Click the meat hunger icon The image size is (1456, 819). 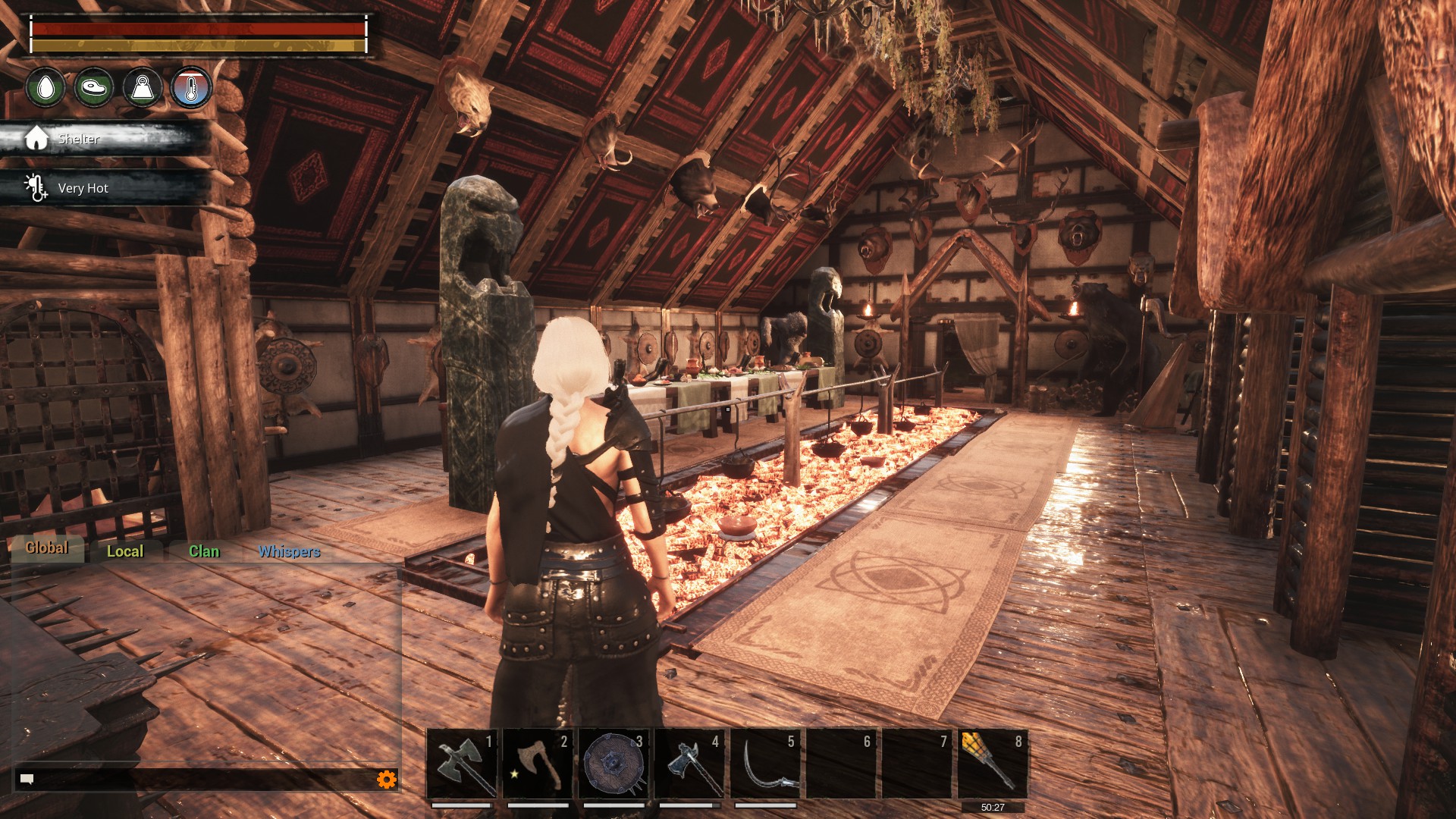click(x=94, y=87)
